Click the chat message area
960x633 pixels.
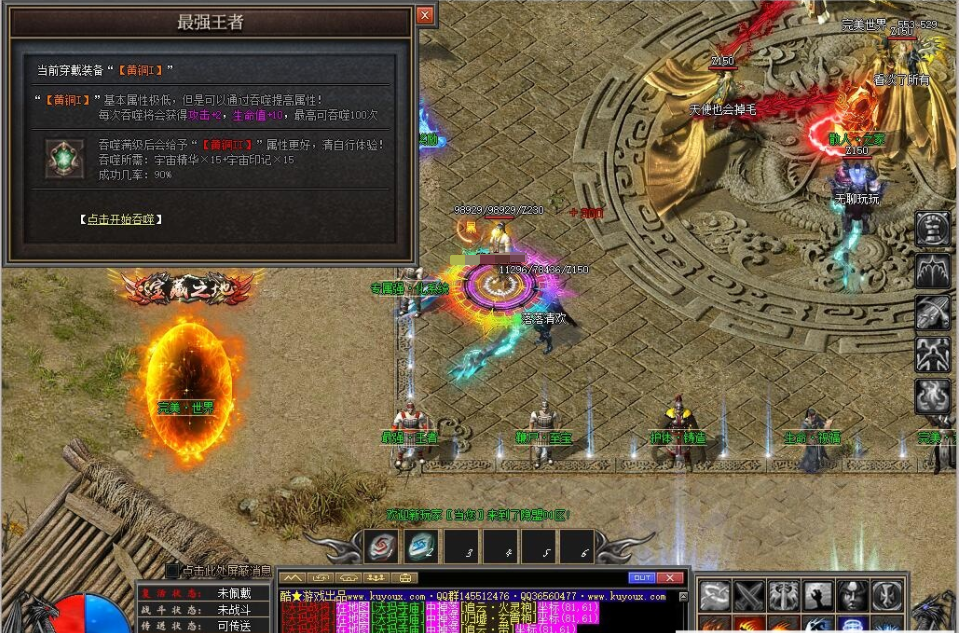click(x=480, y=612)
